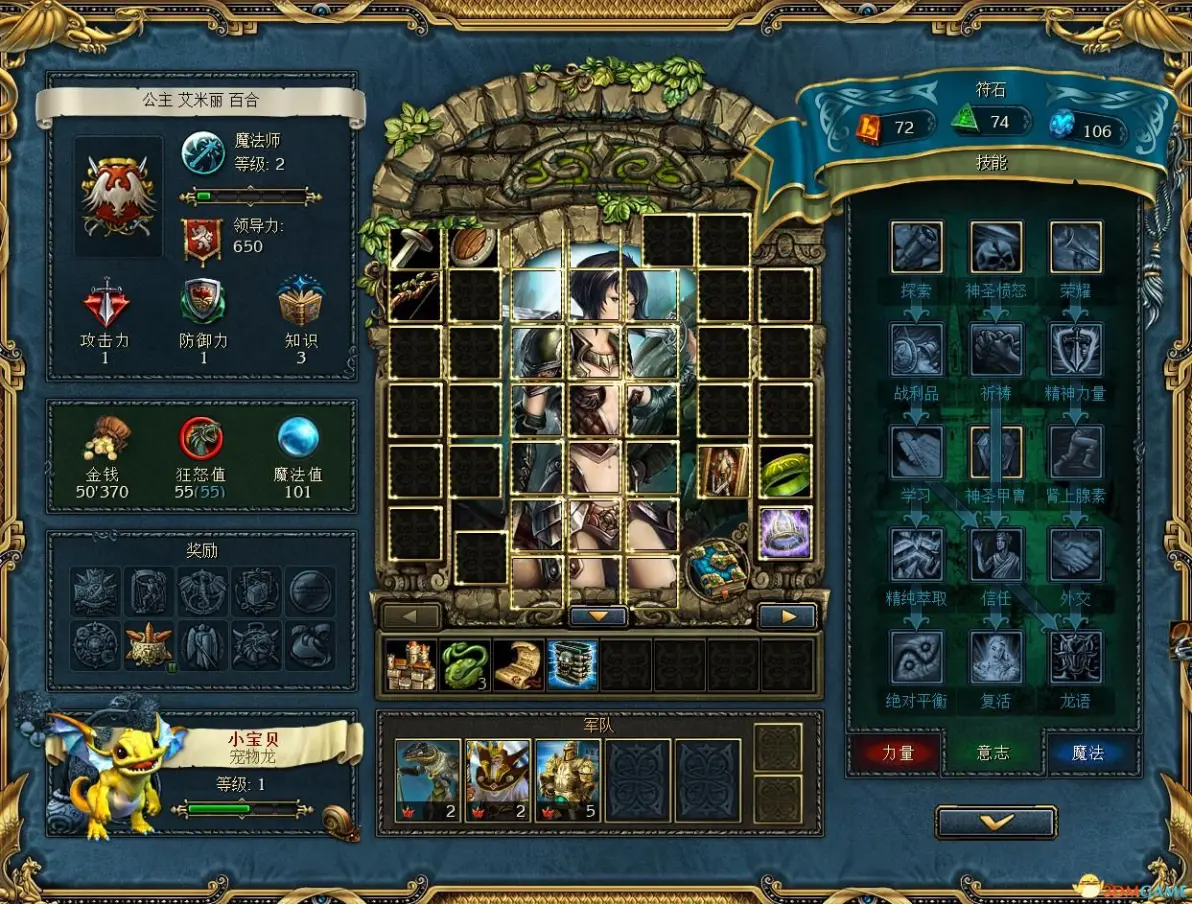
Task: Click the equipped green ring slot
Action: 785,472
